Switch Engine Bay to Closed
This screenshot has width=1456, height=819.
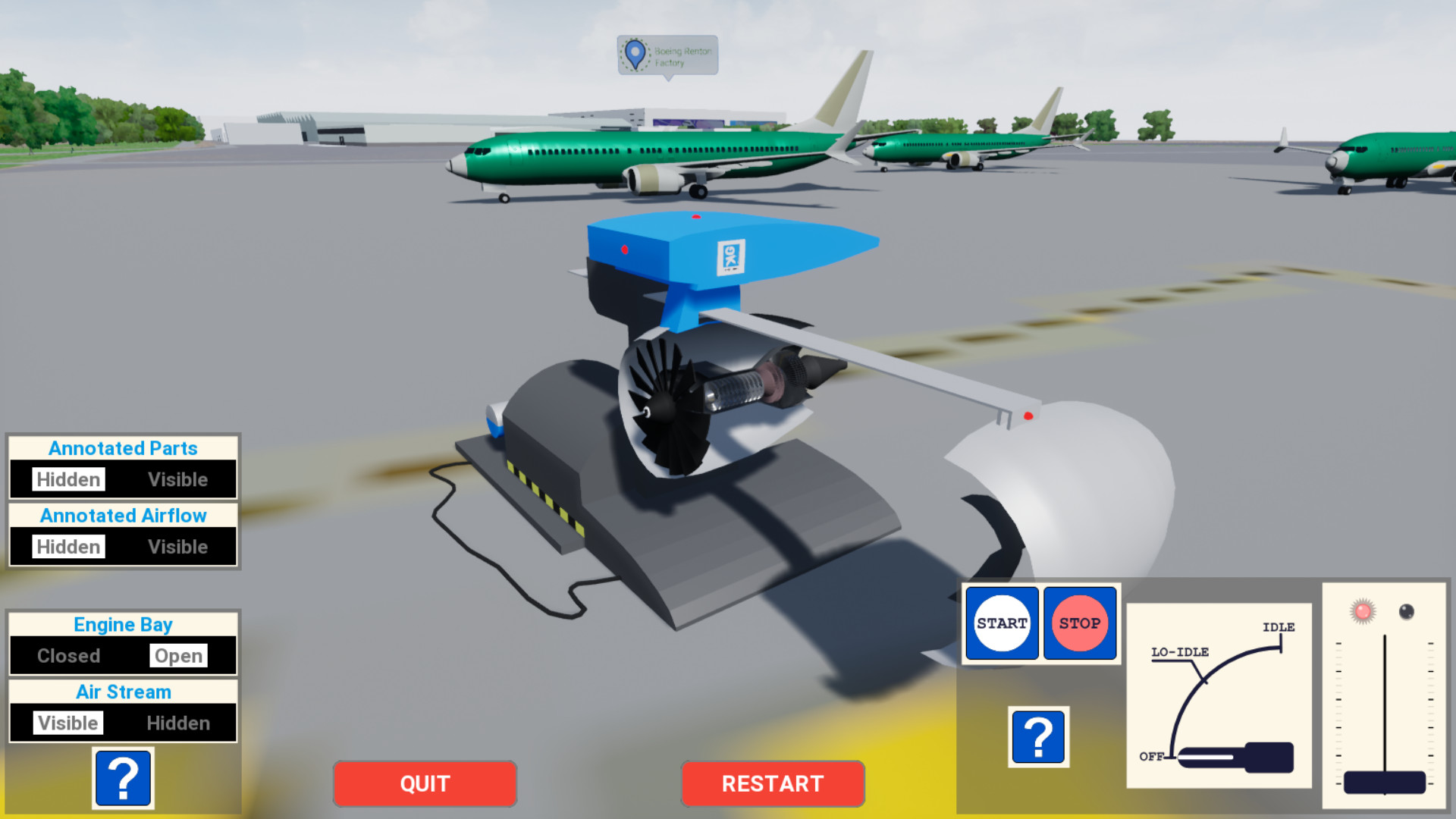67,655
